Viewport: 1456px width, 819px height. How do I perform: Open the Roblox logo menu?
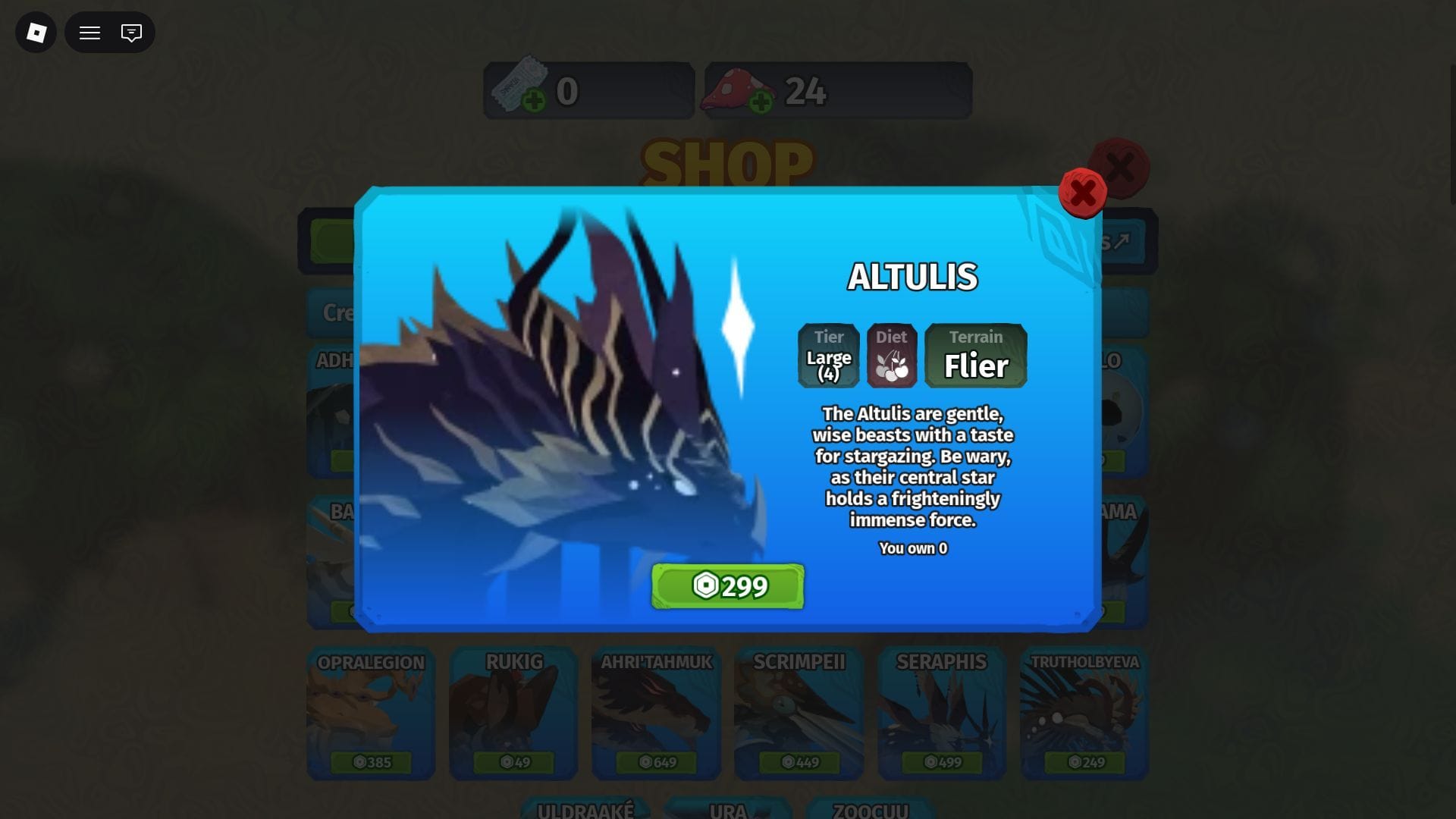coord(36,33)
